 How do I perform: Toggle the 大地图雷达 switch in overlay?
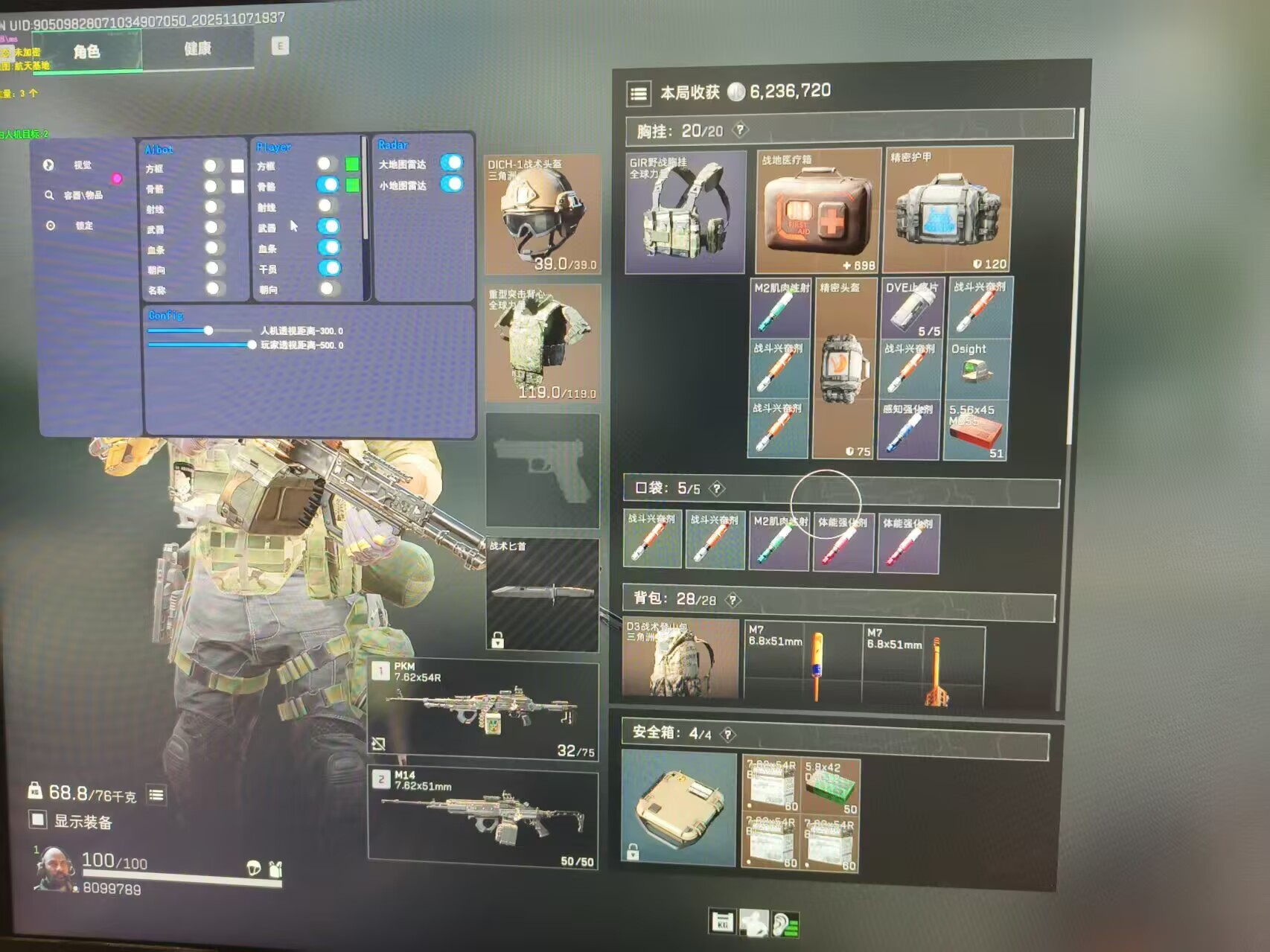pos(451,163)
